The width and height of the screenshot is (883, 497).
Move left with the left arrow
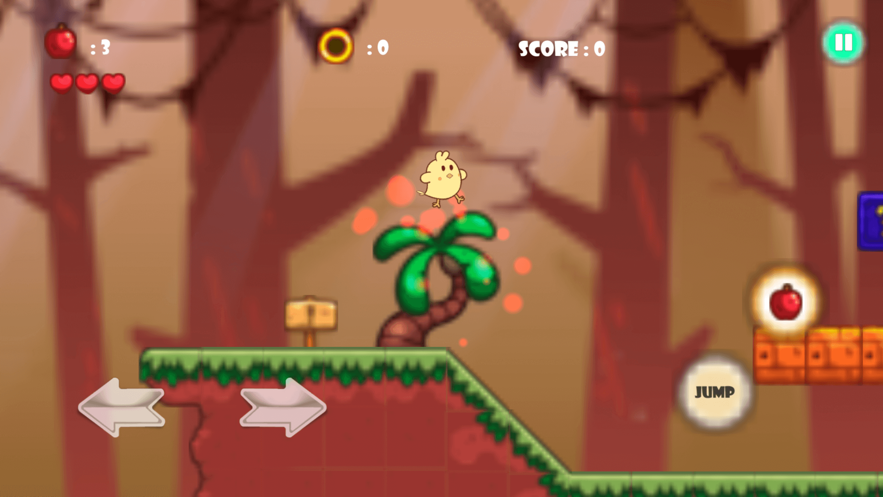pyautogui.click(x=121, y=406)
